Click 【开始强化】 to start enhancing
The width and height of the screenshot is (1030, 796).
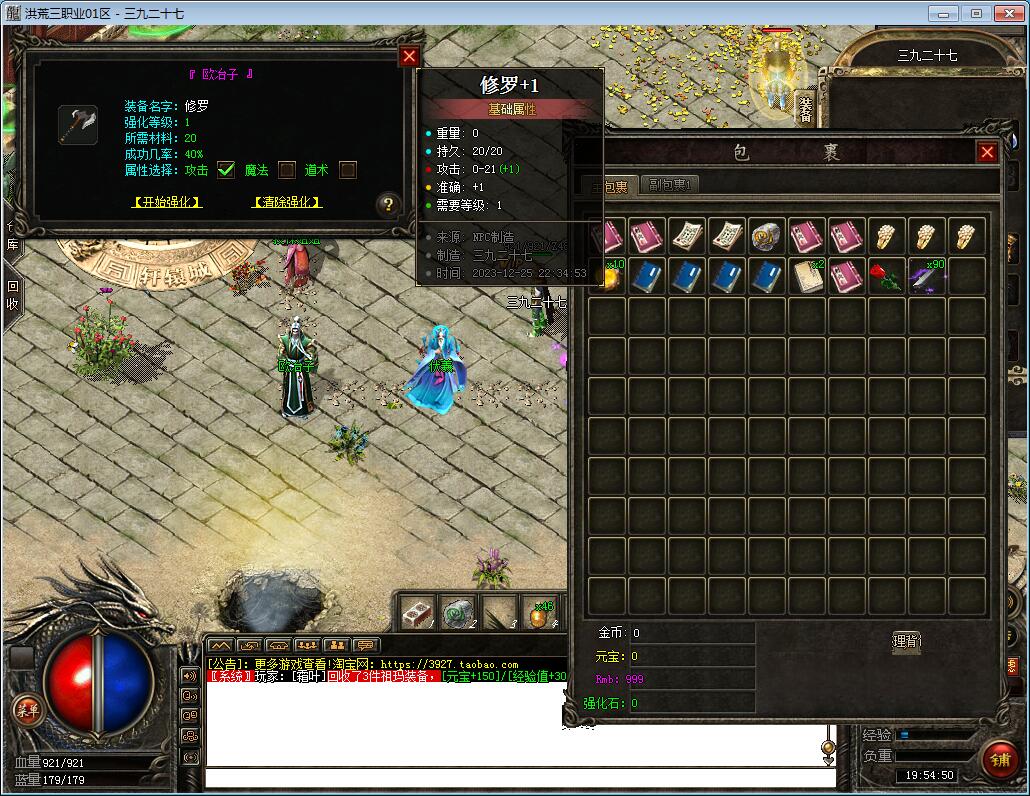coord(167,202)
